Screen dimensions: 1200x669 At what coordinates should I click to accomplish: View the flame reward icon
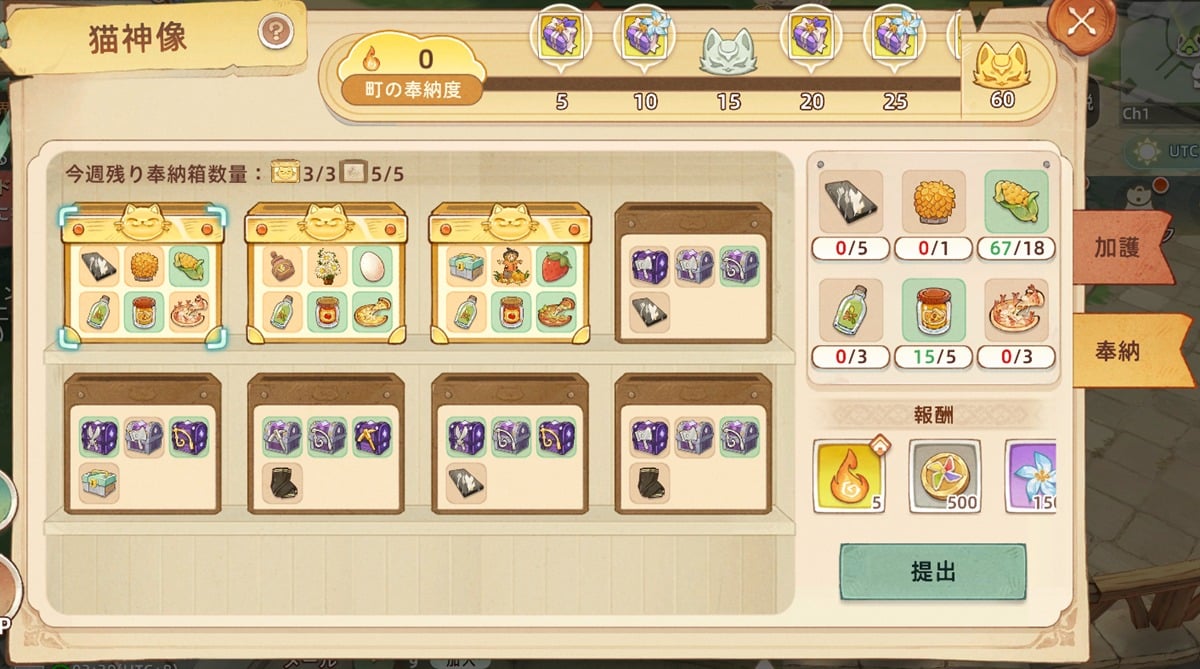848,476
